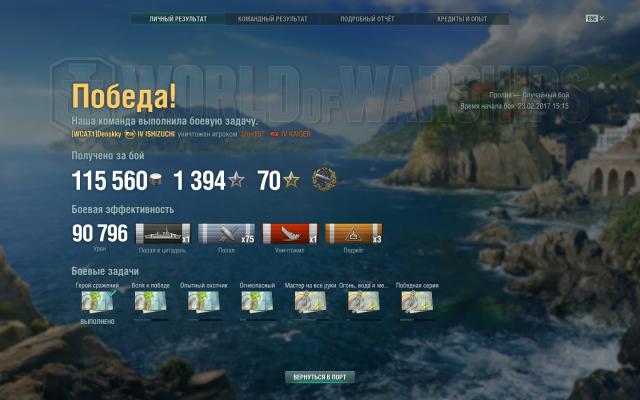The height and width of the screenshot is (400, 640).
Task: Select the red Уничтожил ribbon
Action: (x=289, y=233)
